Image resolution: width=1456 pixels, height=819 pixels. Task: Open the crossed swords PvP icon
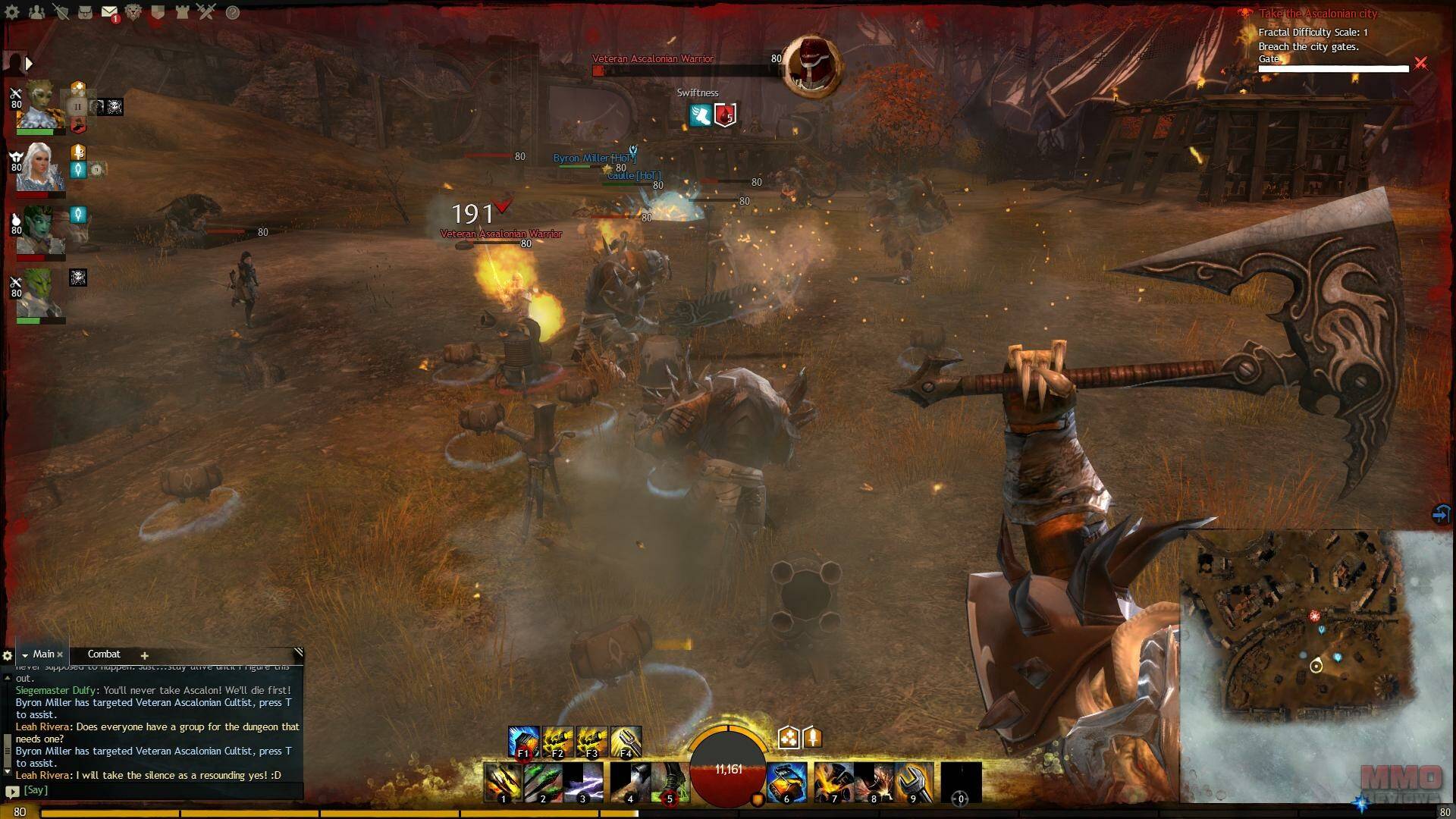click(x=206, y=11)
